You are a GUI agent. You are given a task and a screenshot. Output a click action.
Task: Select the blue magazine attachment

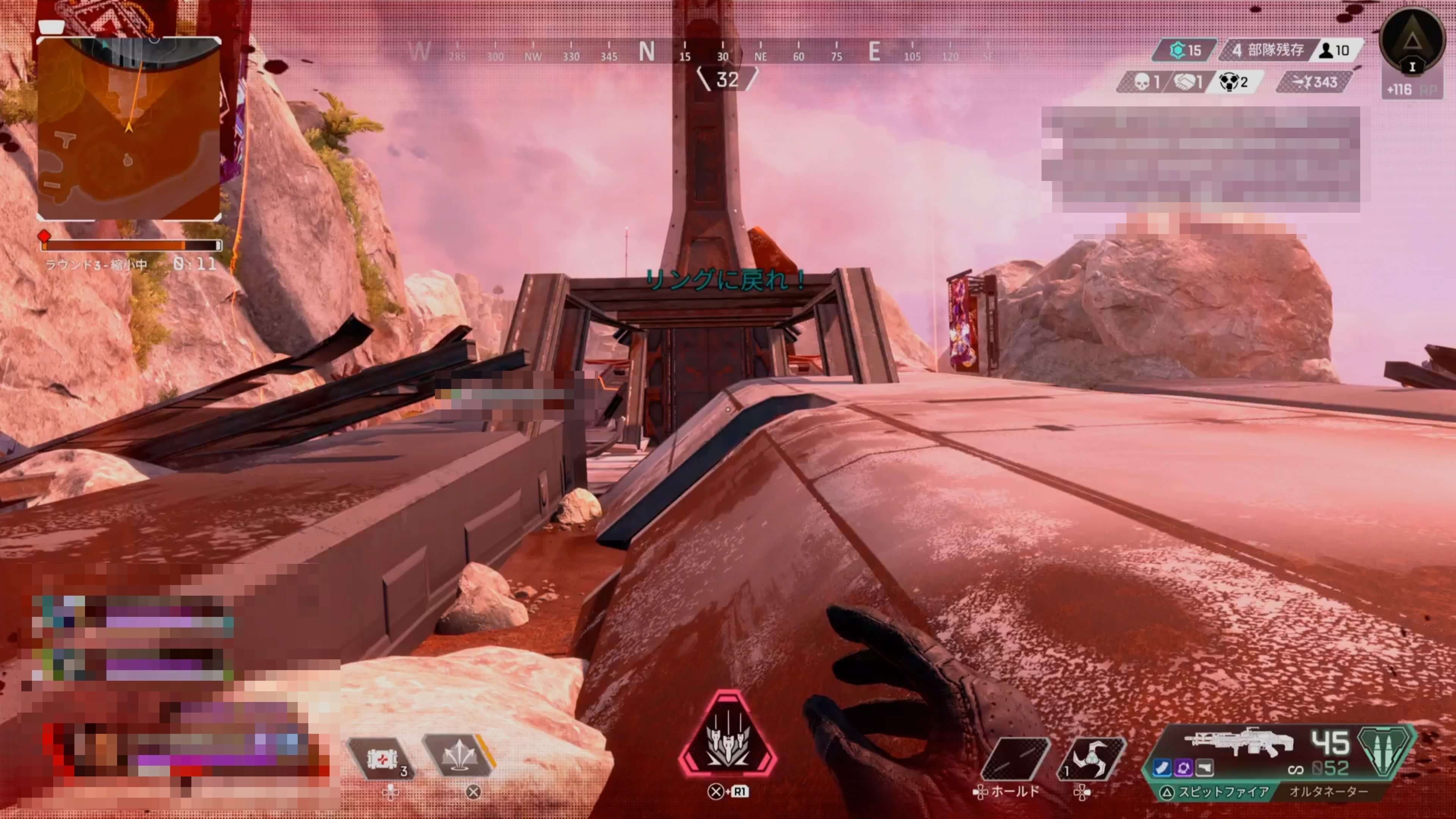(1162, 767)
